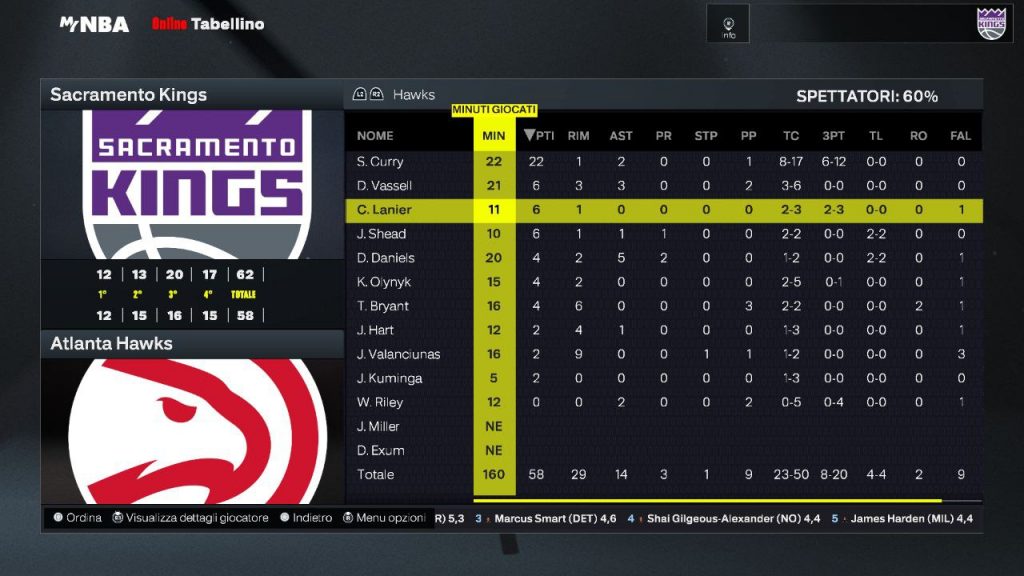The height and width of the screenshot is (576, 1024).
Task: Sort by the AST assists column
Action: click(621, 136)
